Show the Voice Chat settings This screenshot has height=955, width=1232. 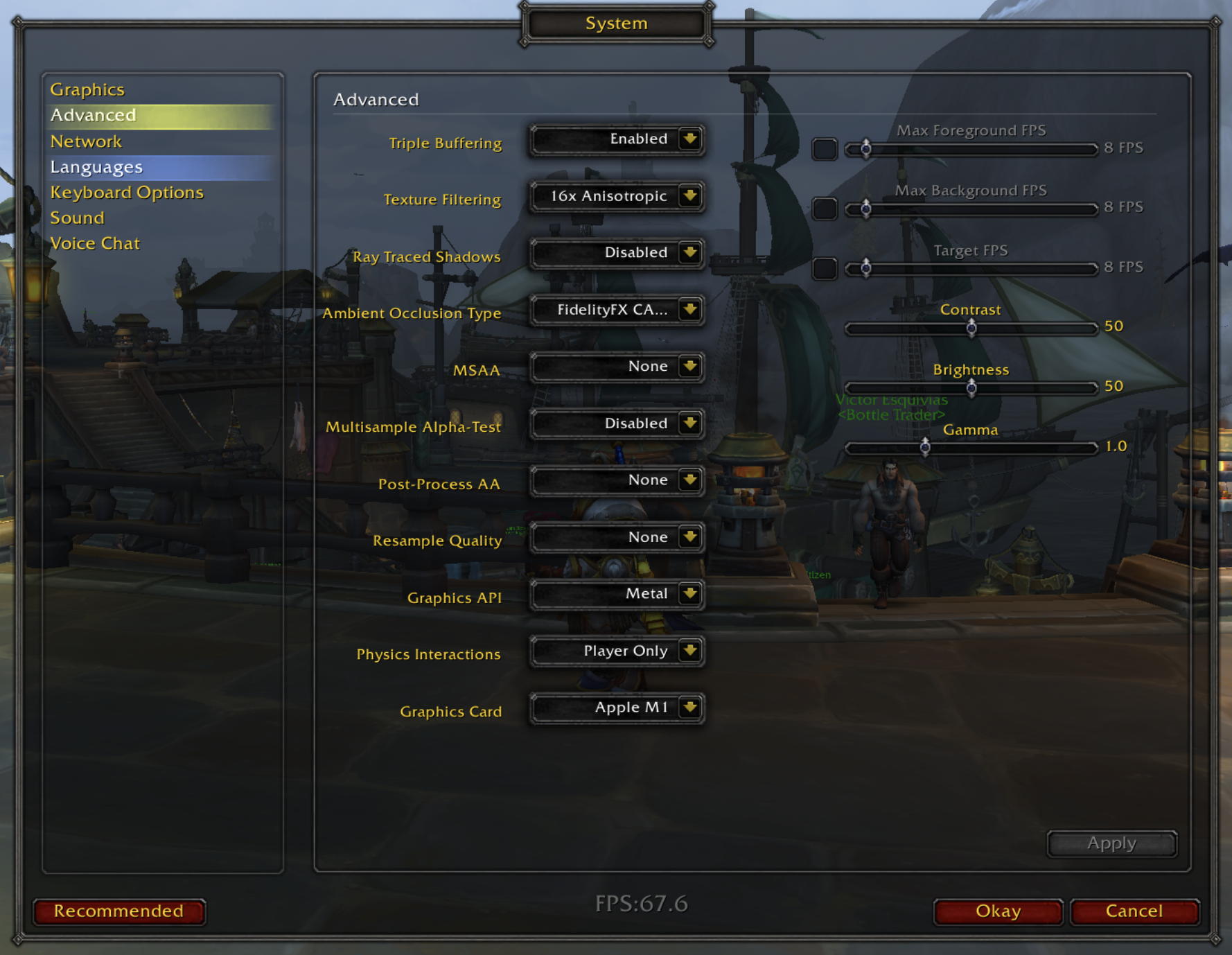95,243
